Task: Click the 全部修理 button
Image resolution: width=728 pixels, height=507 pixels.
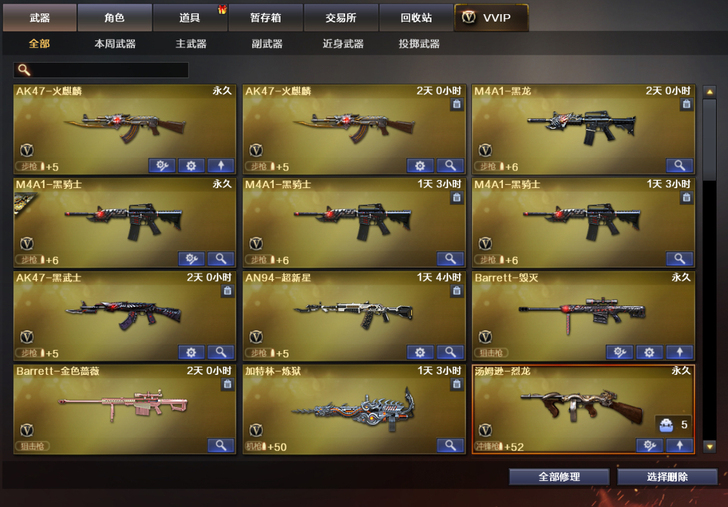Action: click(558, 477)
